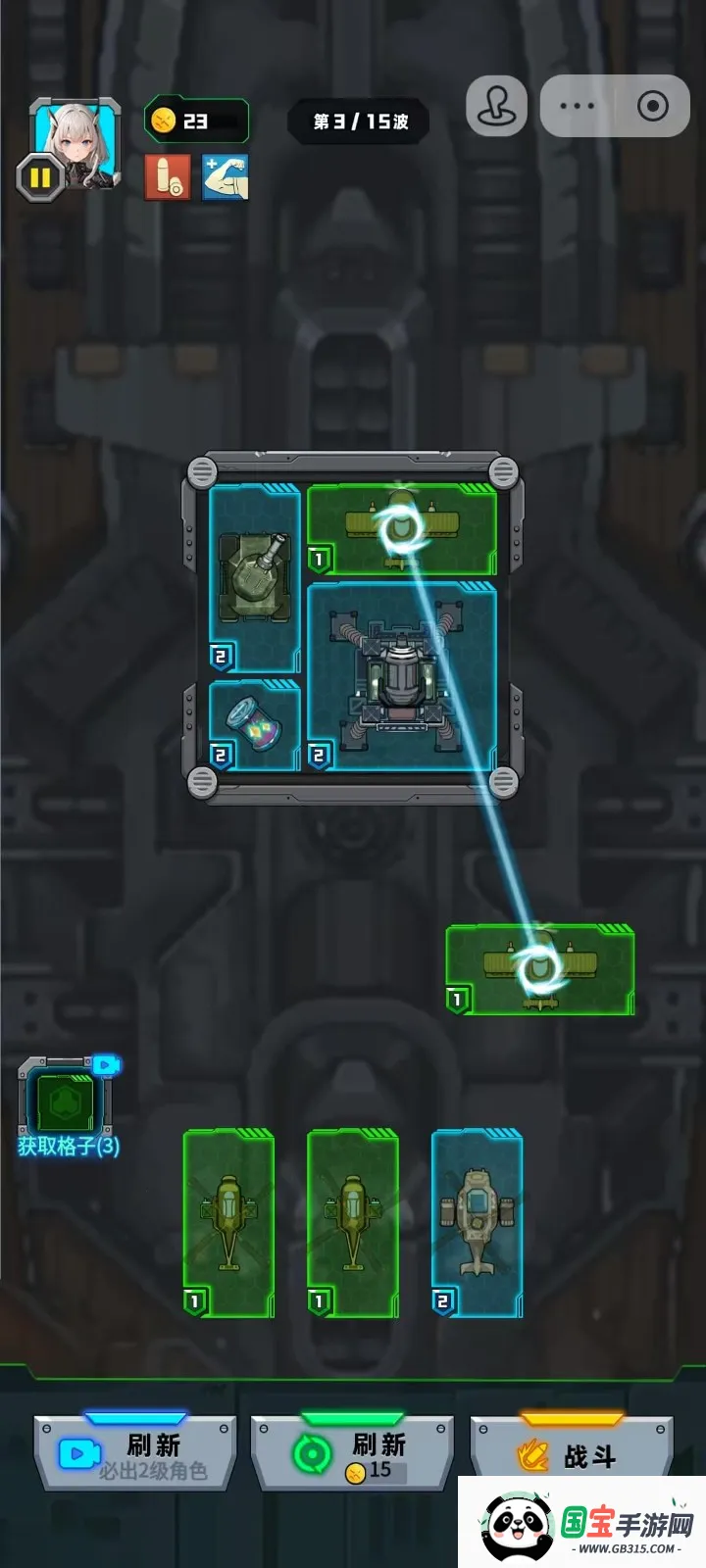Select the level 1 biplane on the grid
The height and width of the screenshot is (1568, 706).
point(402,529)
